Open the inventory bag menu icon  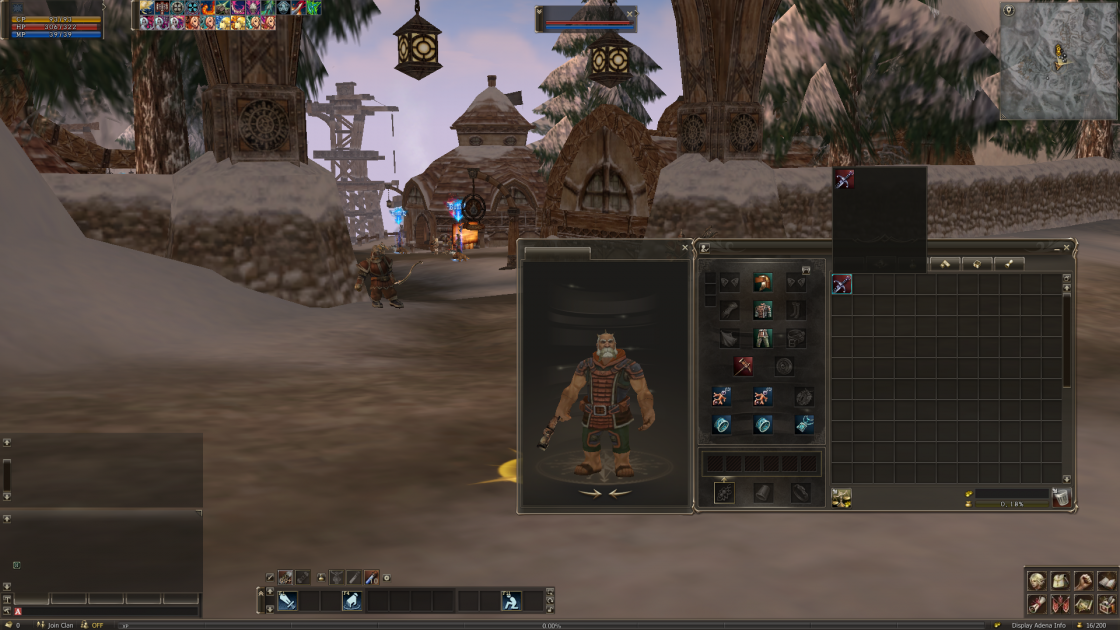[1059, 581]
